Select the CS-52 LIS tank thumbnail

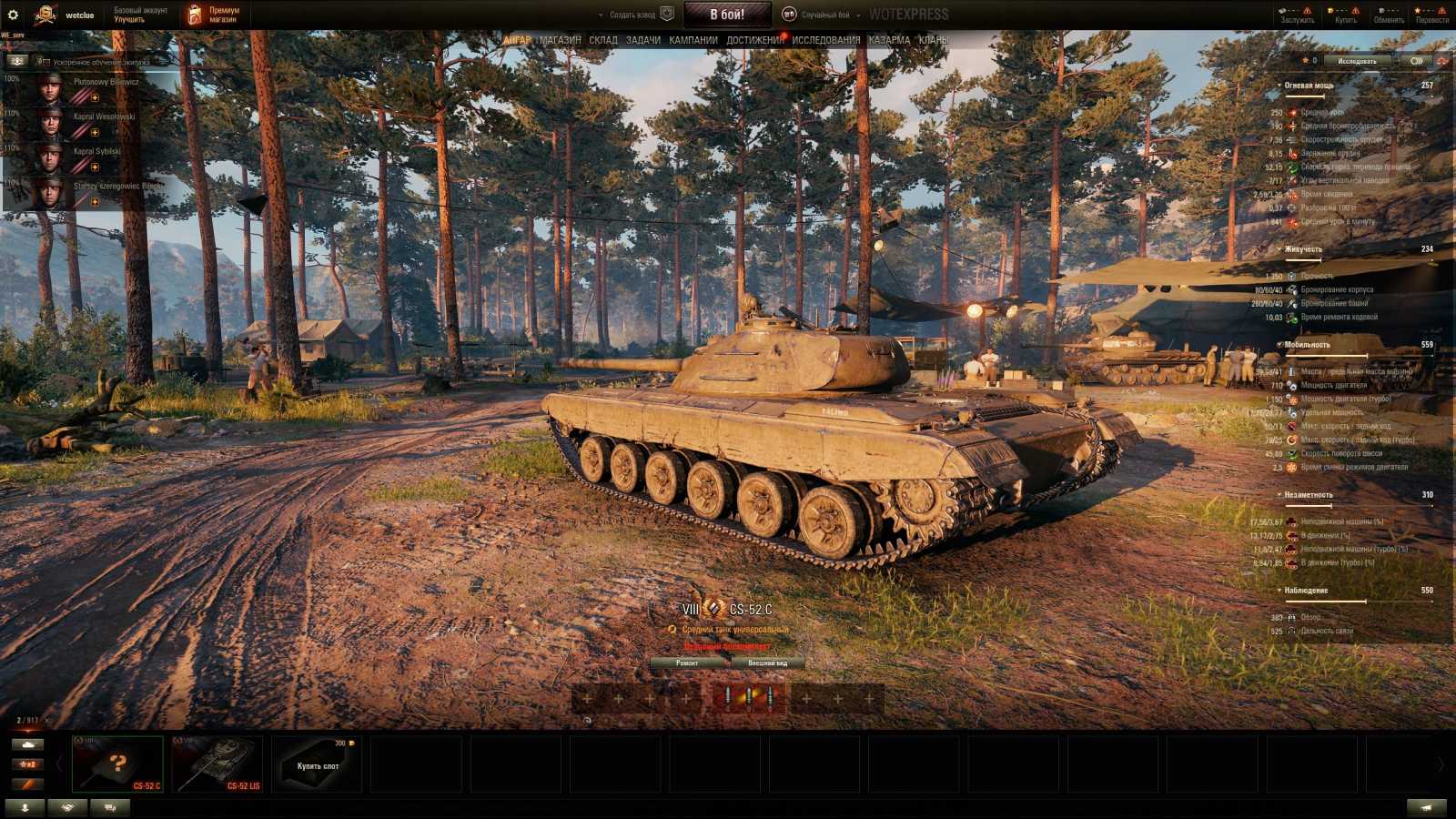(x=218, y=762)
